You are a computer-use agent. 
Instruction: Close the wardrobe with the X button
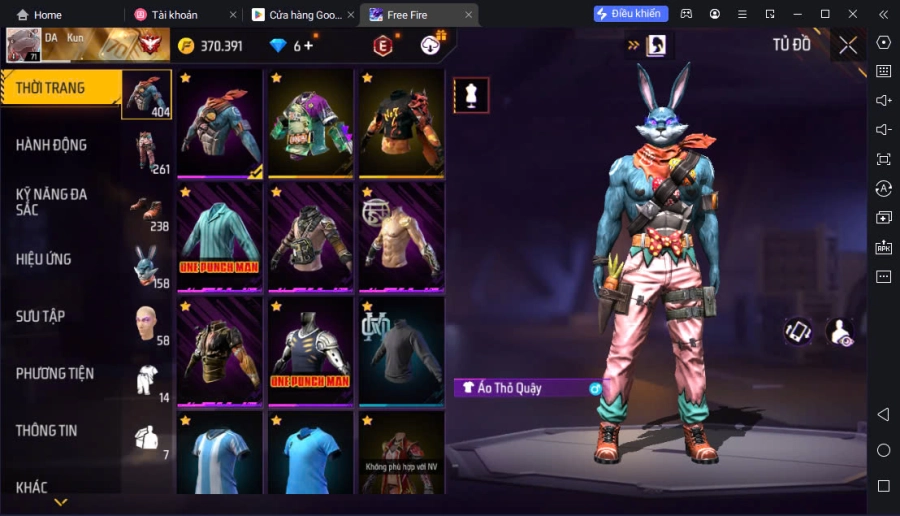(x=848, y=45)
